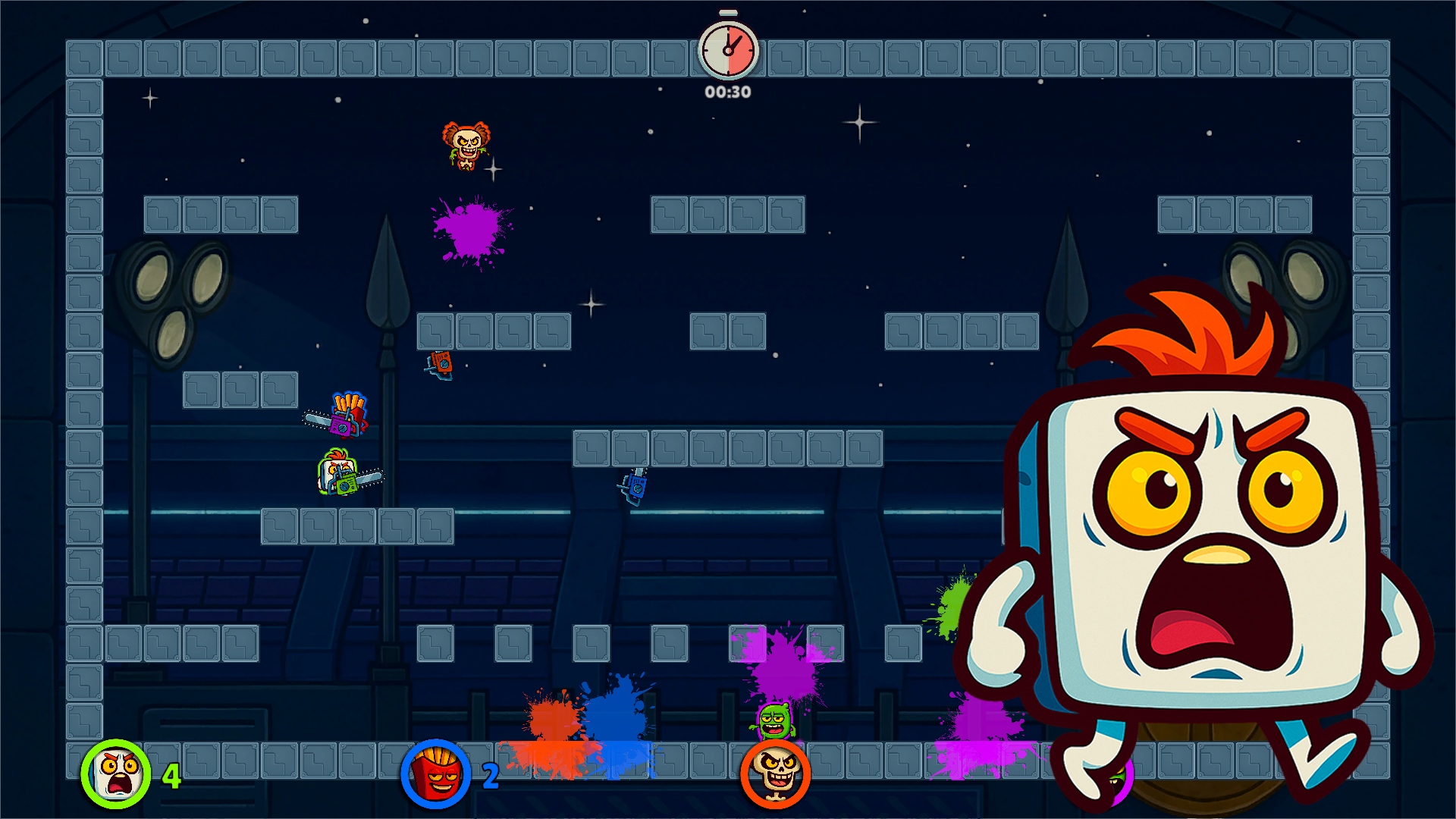
Task: Click the round timer showing 00:30
Action: click(726, 51)
